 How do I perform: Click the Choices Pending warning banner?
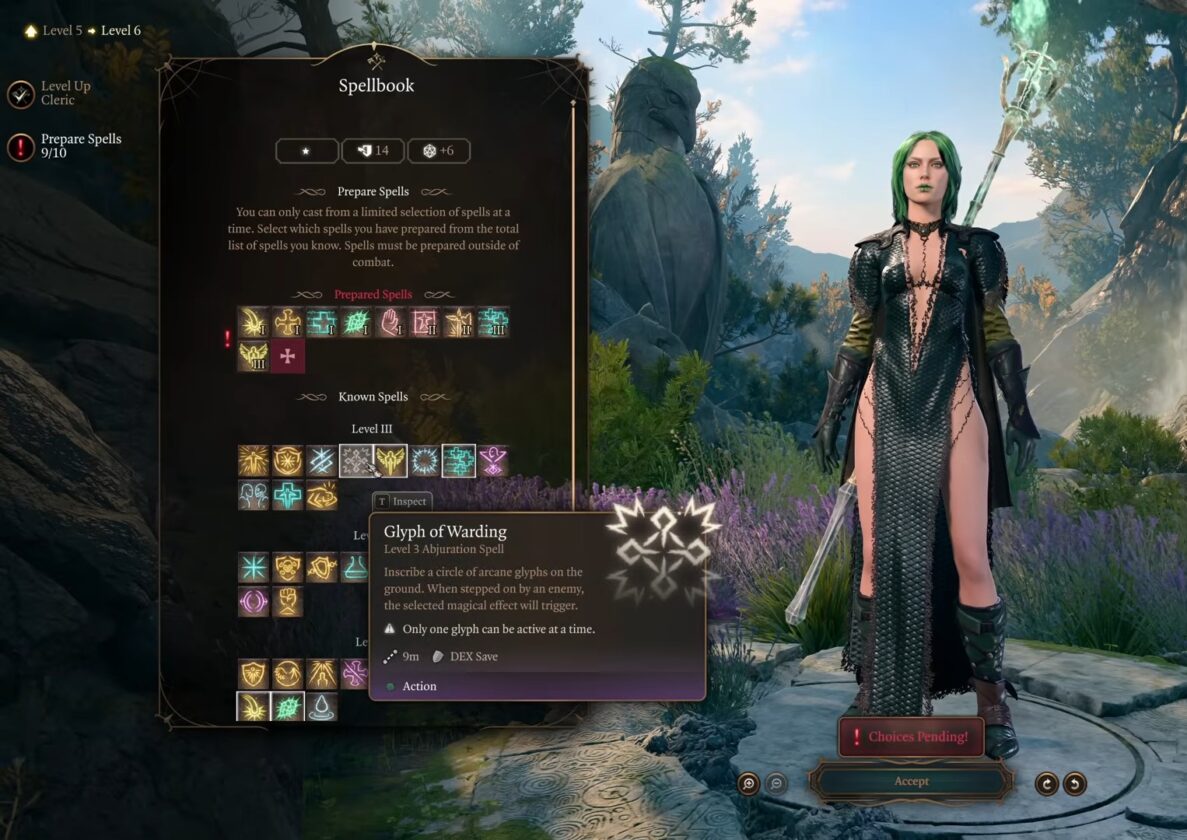(910, 737)
